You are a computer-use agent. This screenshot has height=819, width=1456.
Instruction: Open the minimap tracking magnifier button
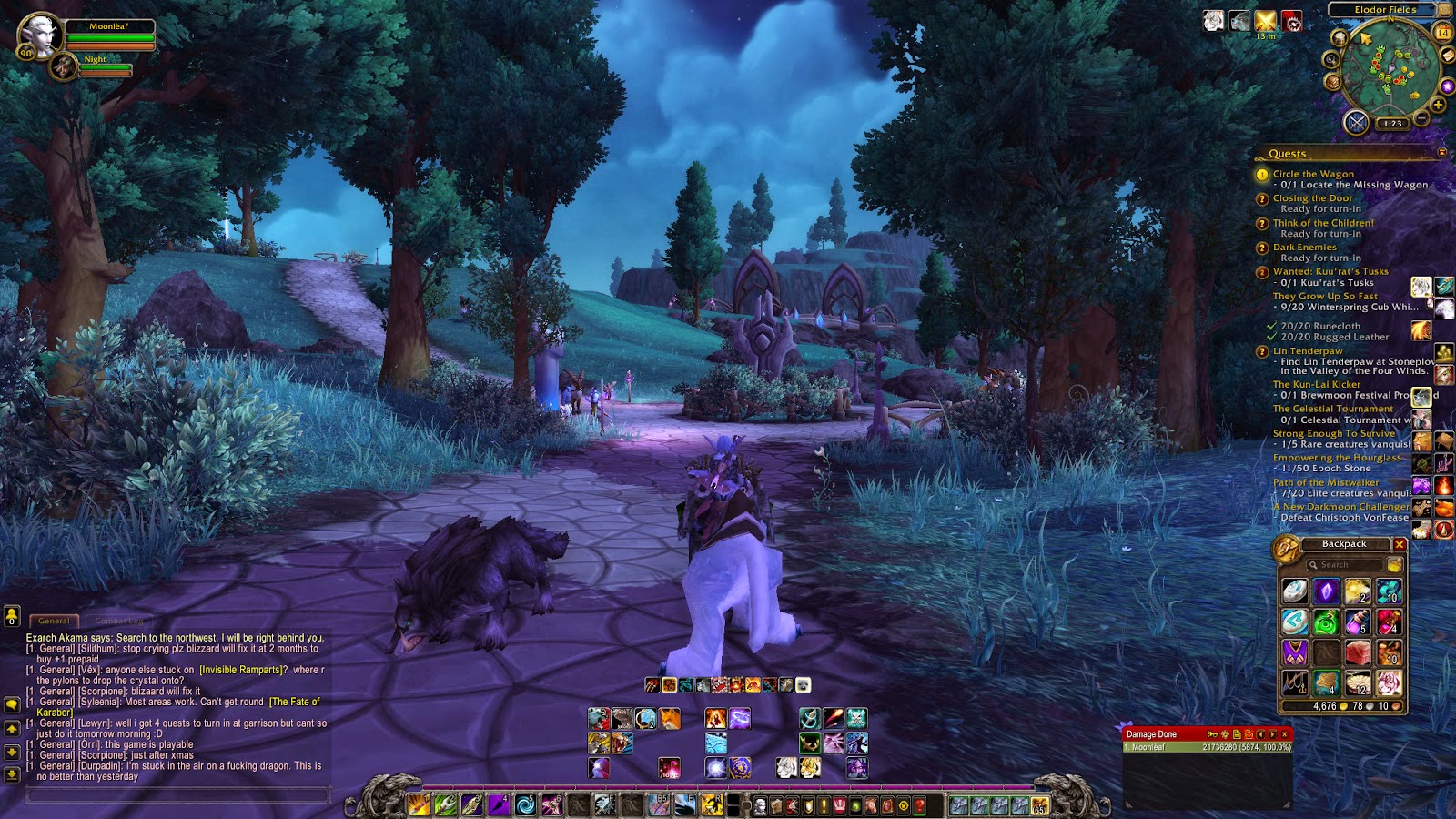(1330, 59)
